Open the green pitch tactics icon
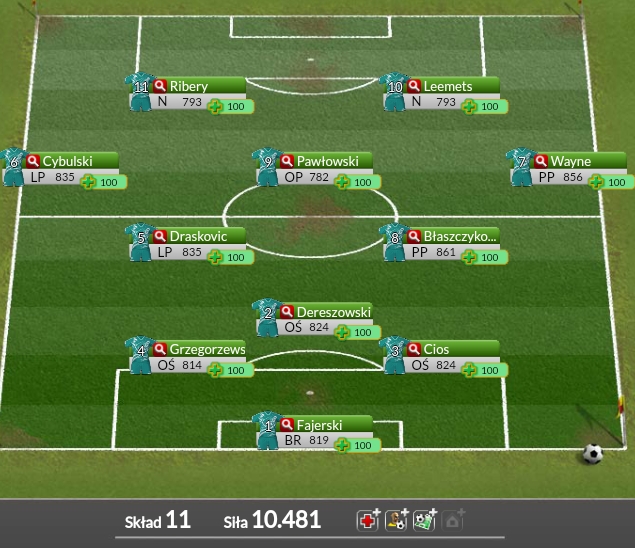 point(425,520)
